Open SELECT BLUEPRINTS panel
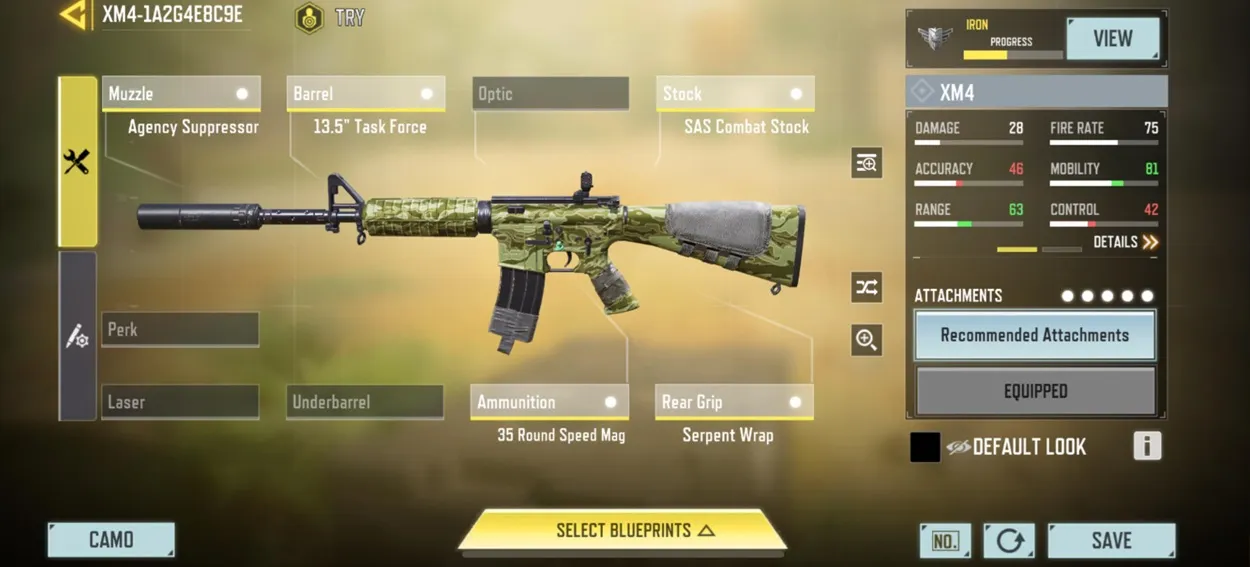The width and height of the screenshot is (1250, 567). pos(622,531)
